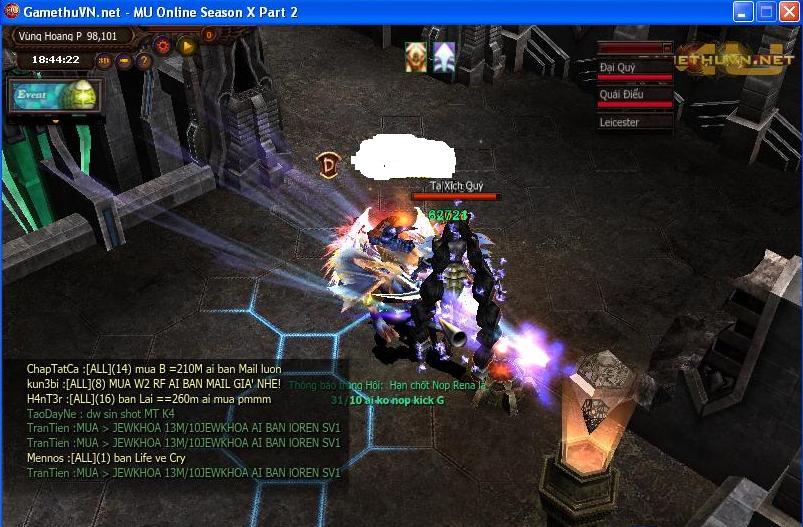Select party member Leicester
The image size is (803, 527).
click(634, 122)
